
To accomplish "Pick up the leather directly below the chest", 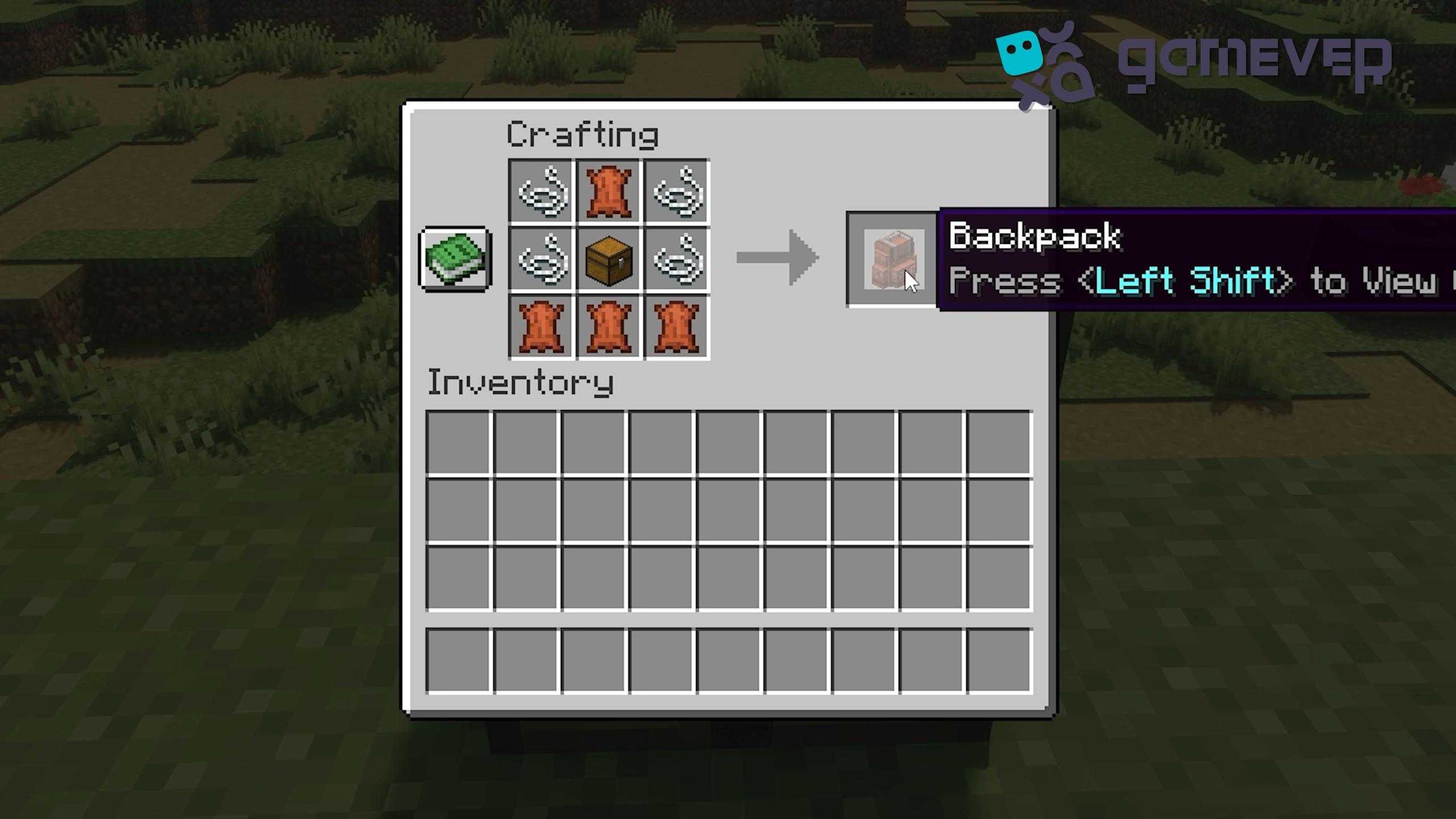I will coord(609,327).
